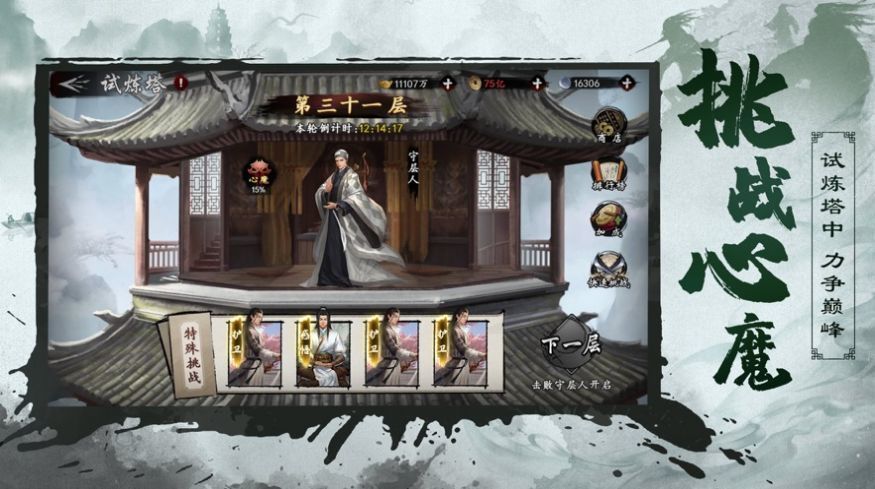This screenshot has width=875, height=489.
Task: View the 排行榜 ranking scroll
Action: (x=608, y=171)
